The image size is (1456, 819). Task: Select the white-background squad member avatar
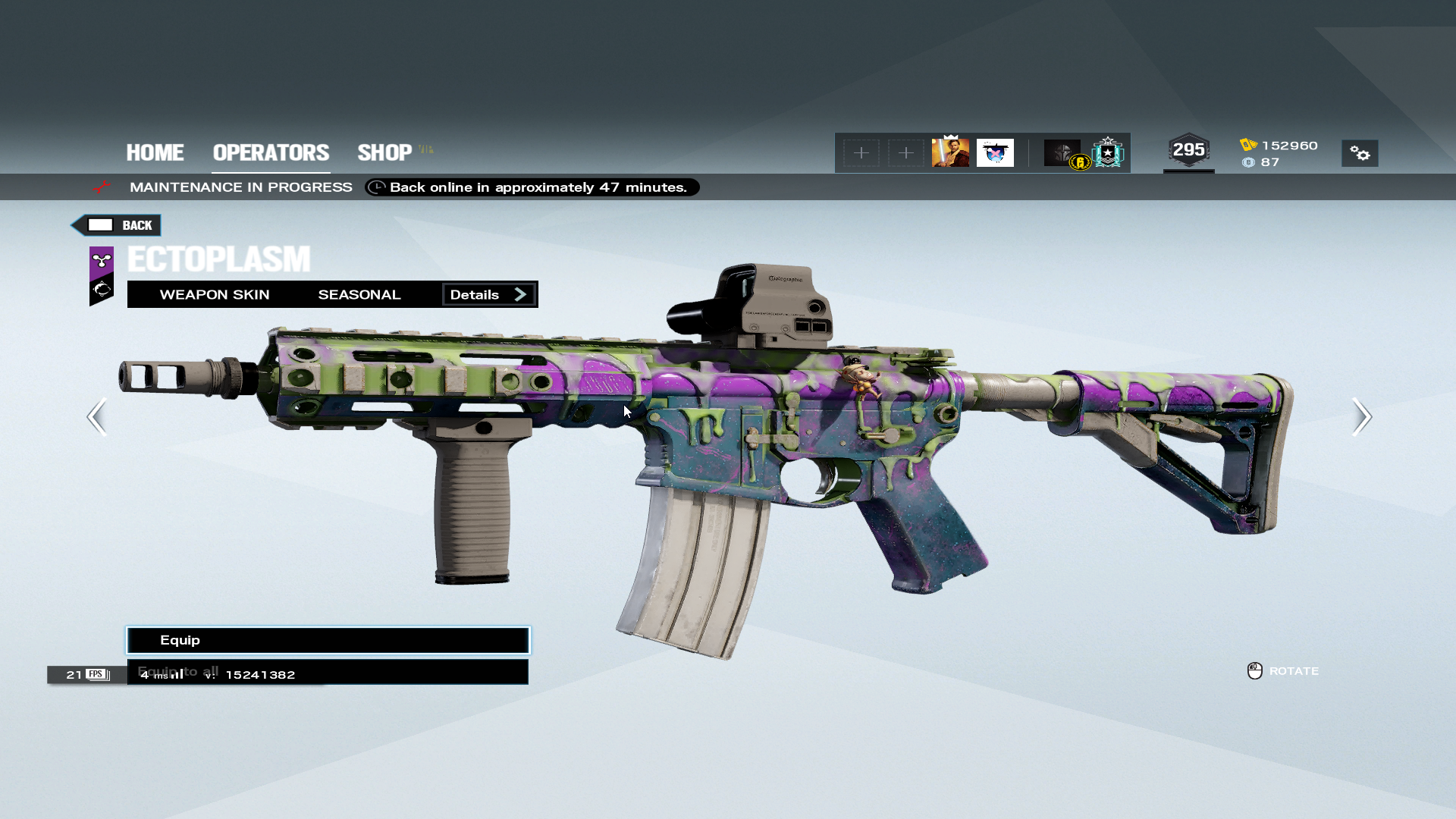click(x=995, y=152)
